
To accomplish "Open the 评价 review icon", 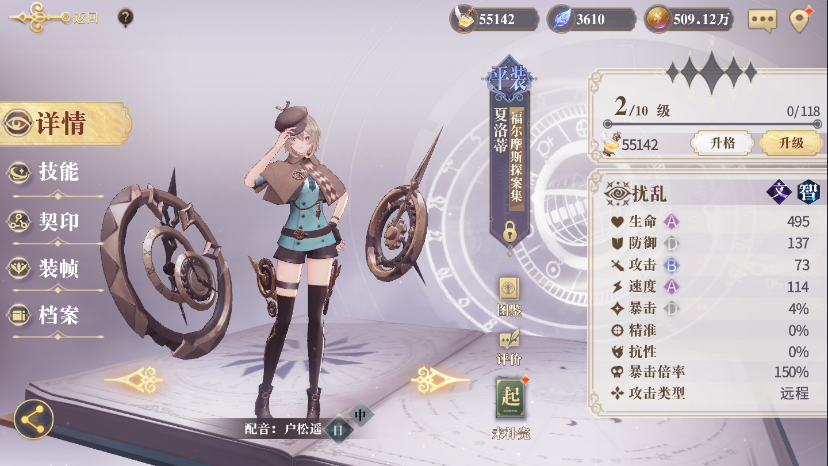I will click(x=509, y=343).
